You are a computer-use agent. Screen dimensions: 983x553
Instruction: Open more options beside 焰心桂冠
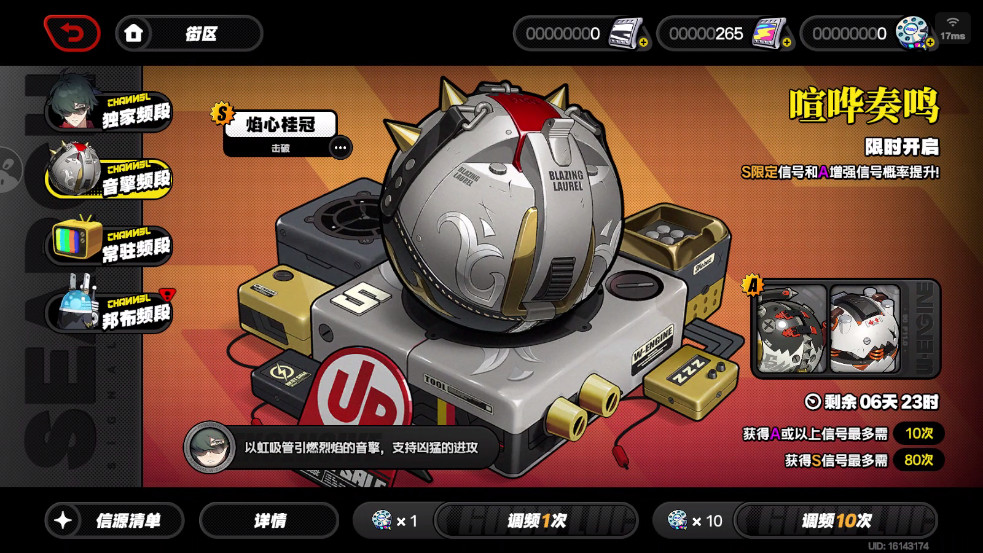[340, 148]
